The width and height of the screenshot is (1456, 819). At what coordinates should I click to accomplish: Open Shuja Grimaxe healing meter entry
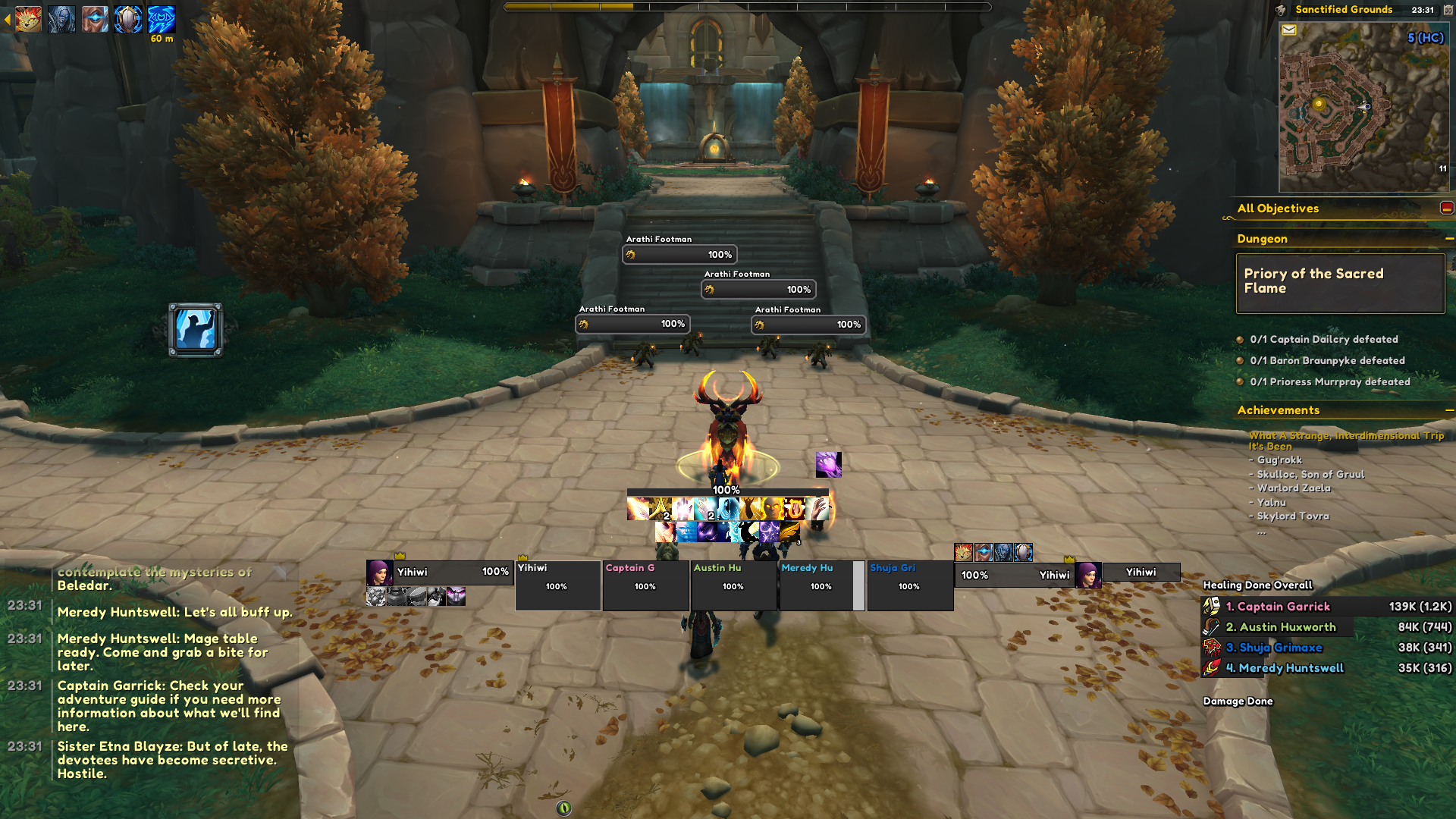[1327, 648]
